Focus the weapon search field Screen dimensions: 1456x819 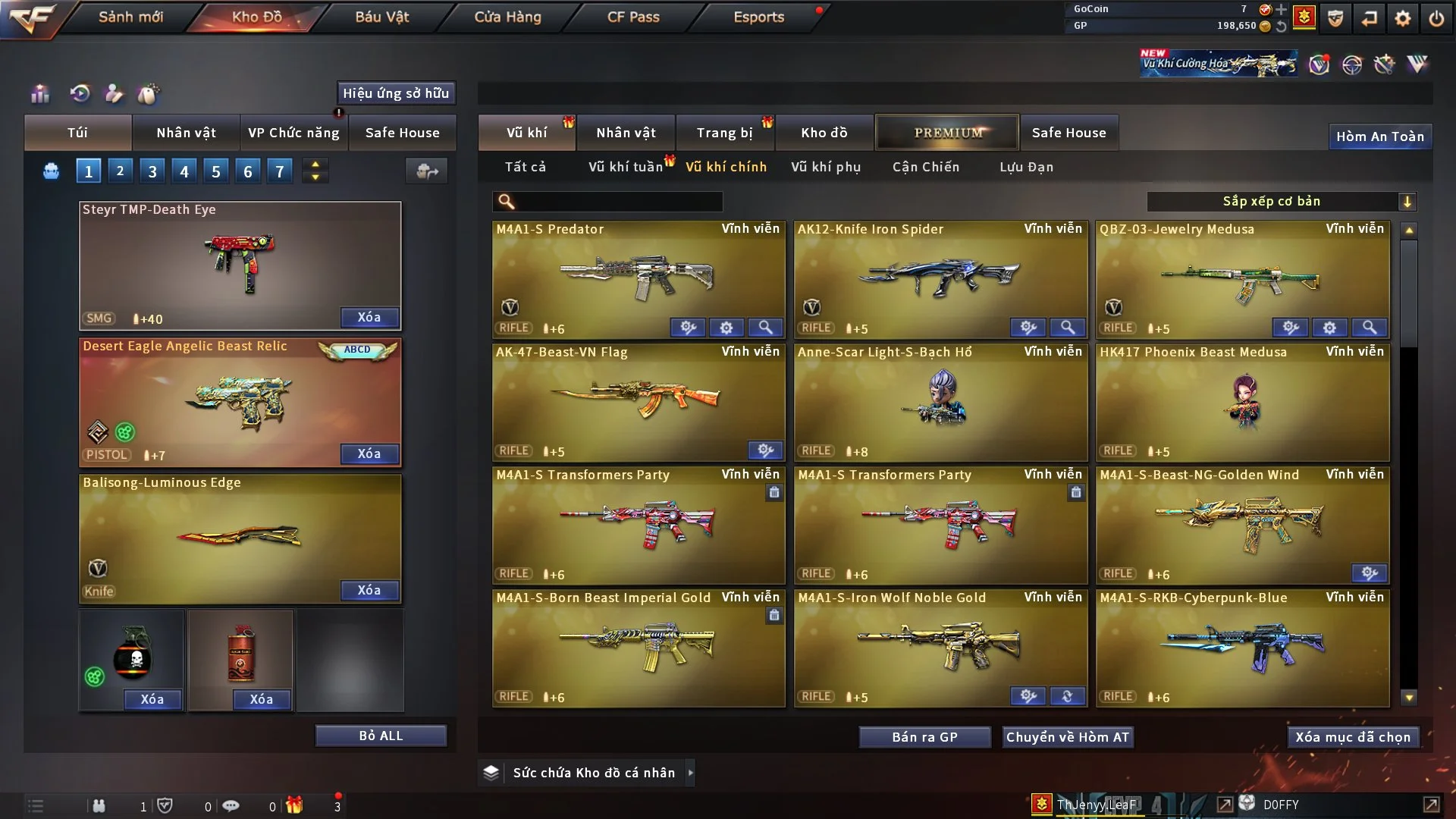(616, 201)
